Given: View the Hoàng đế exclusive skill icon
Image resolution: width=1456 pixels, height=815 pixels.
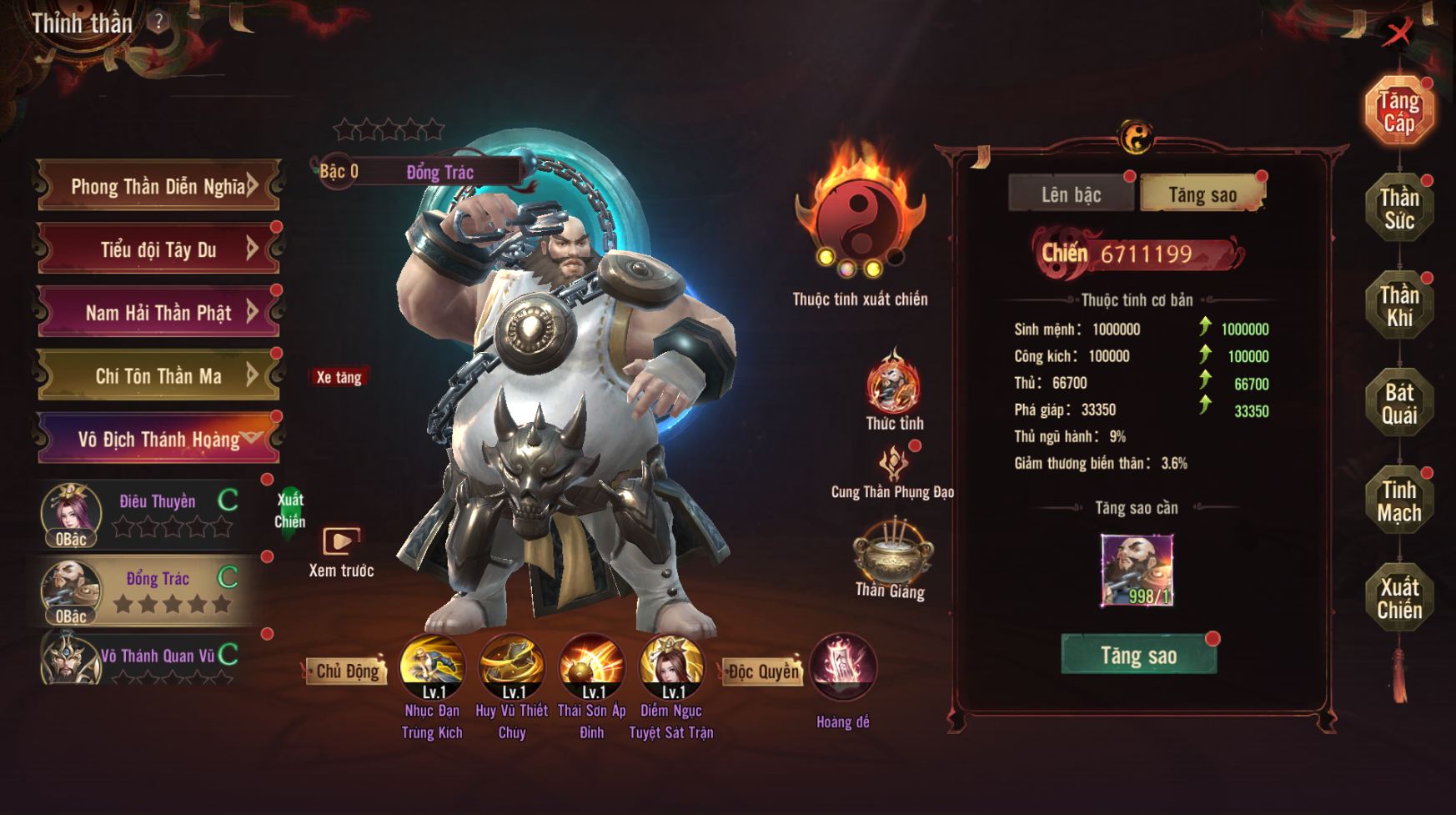Looking at the screenshot, I should [x=842, y=667].
